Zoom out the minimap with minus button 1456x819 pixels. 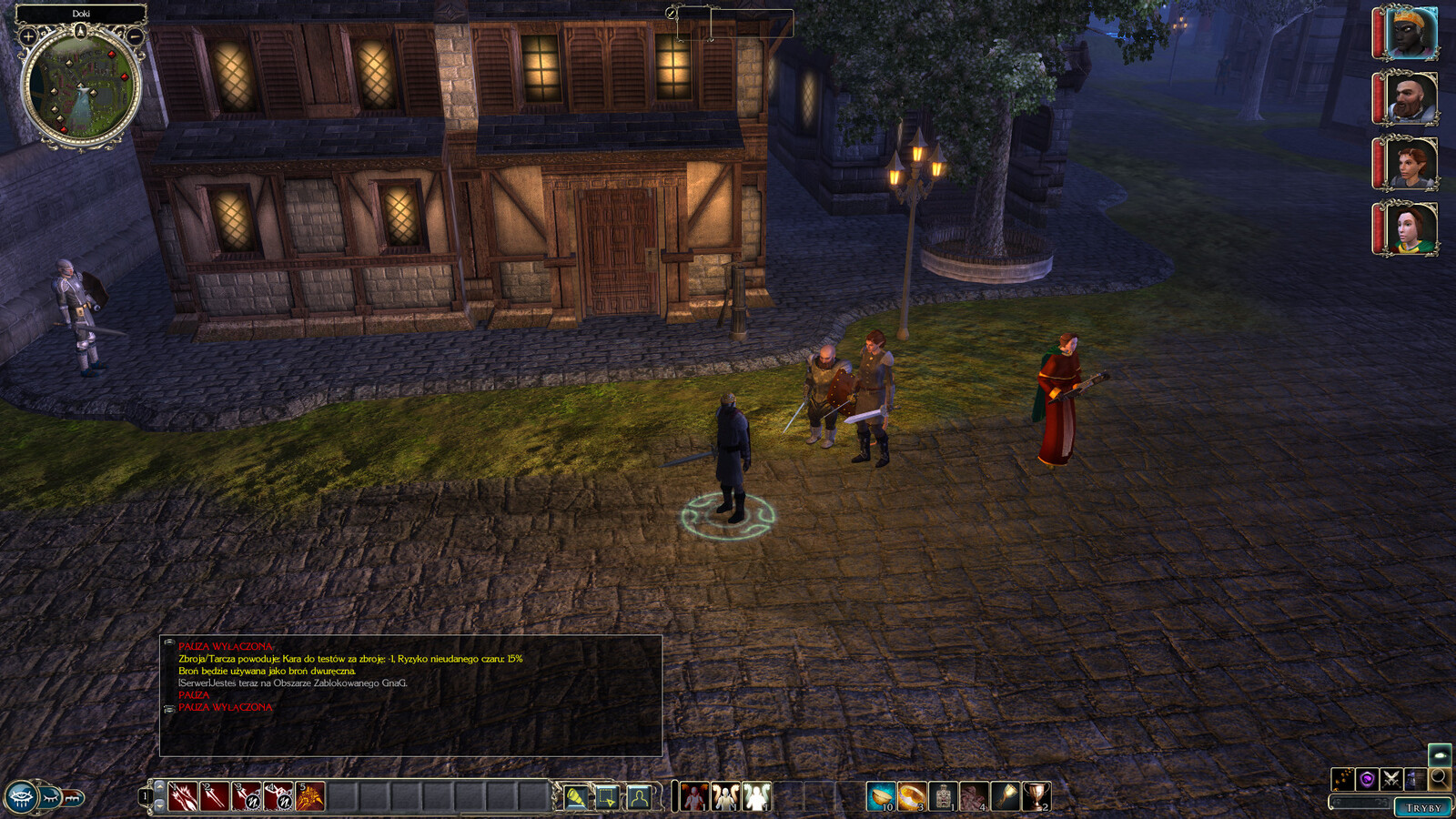pos(135,36)
